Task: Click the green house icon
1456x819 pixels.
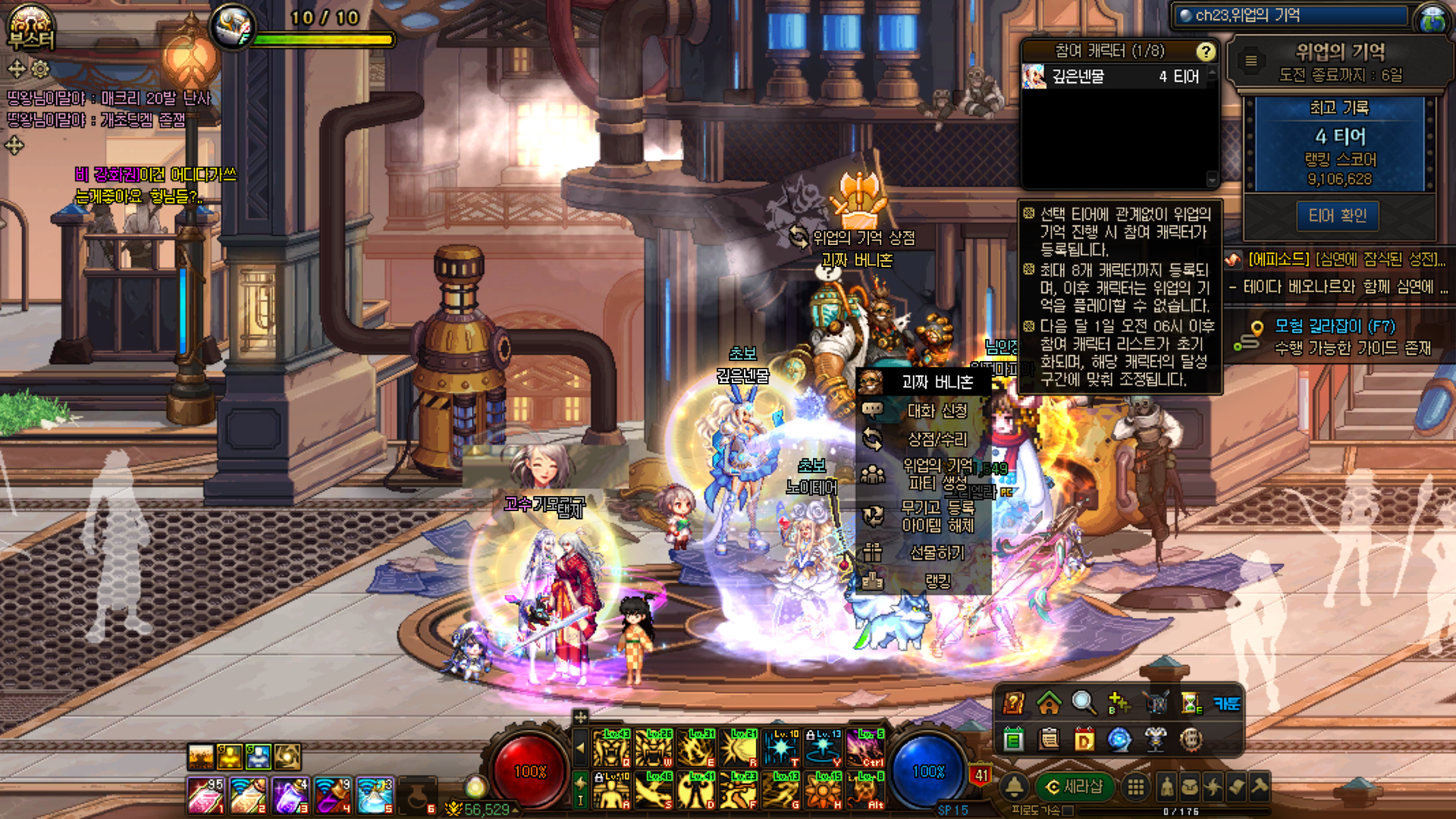Action: (1049, 703)
